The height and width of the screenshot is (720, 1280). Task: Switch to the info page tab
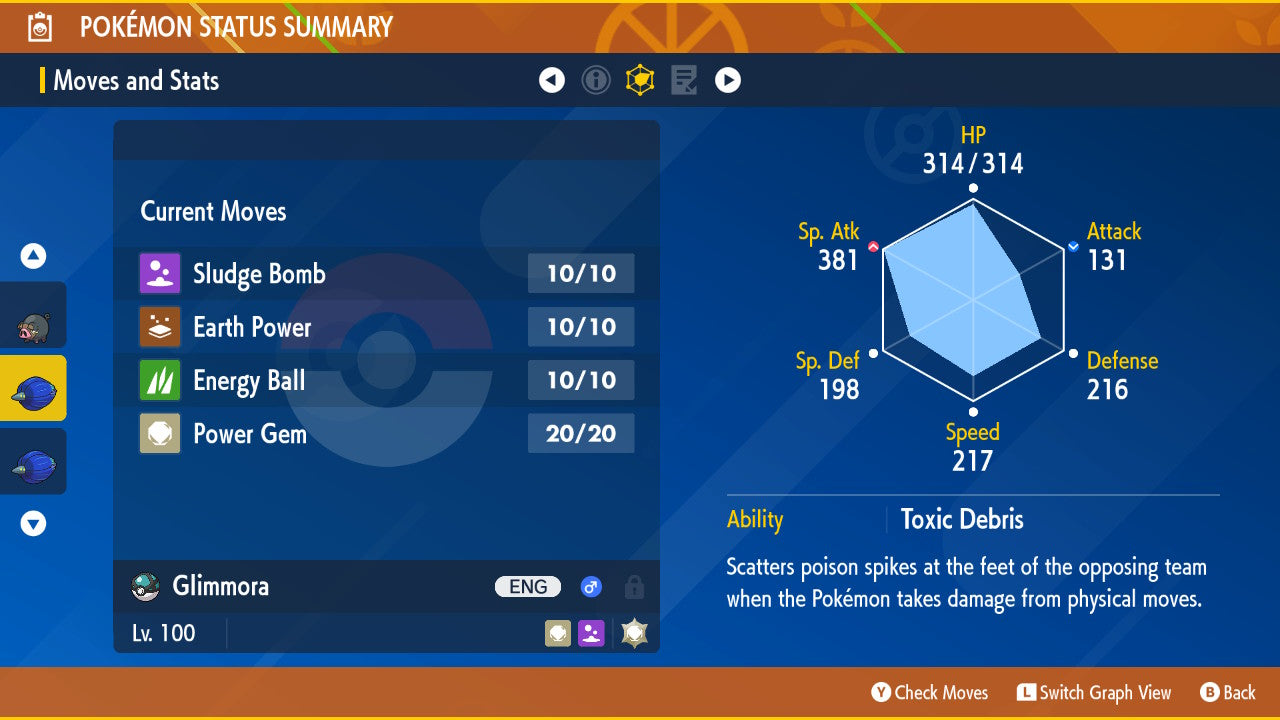click(596, 80)
